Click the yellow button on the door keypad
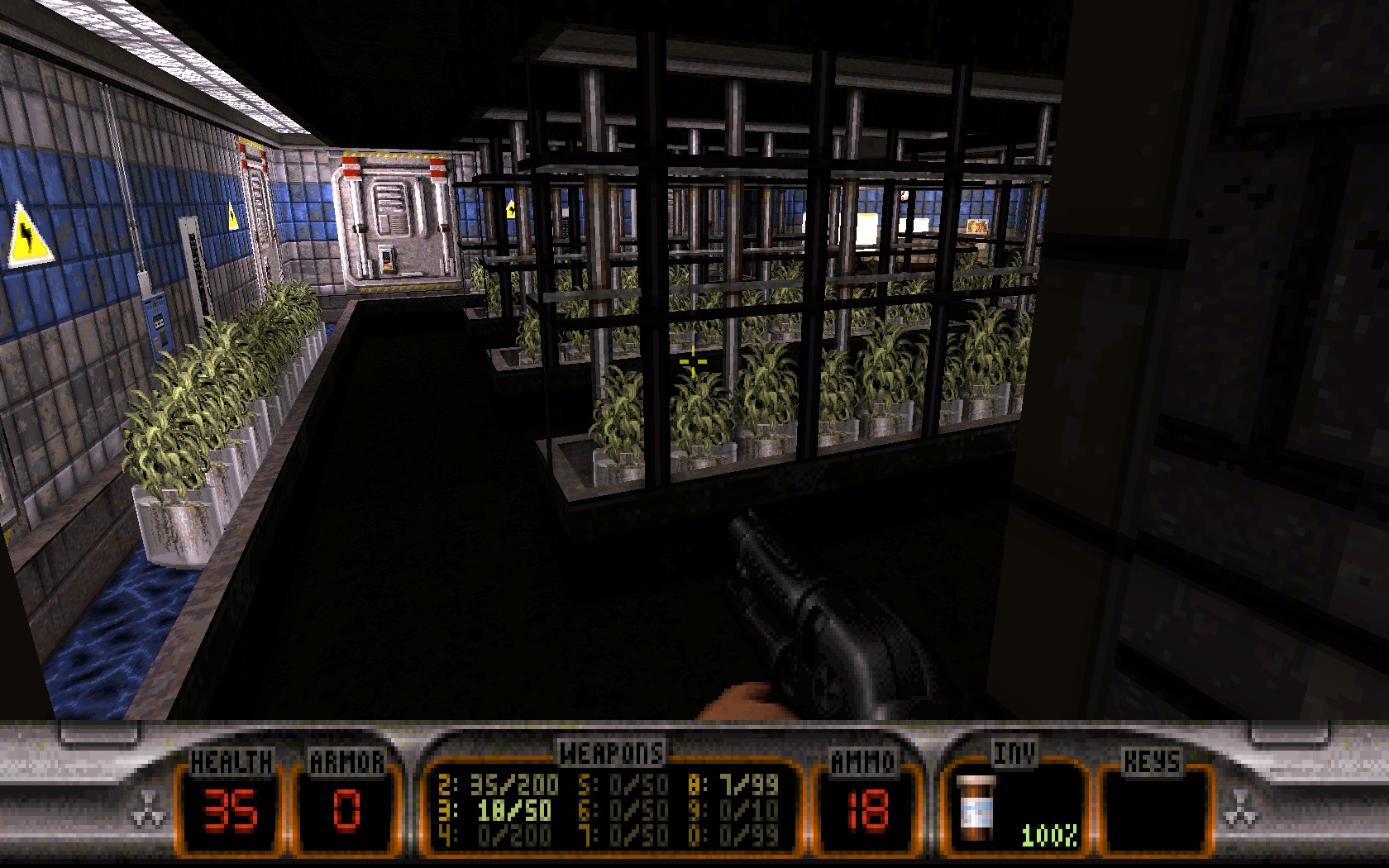The image size is (1389, 868). pos(388,267)
